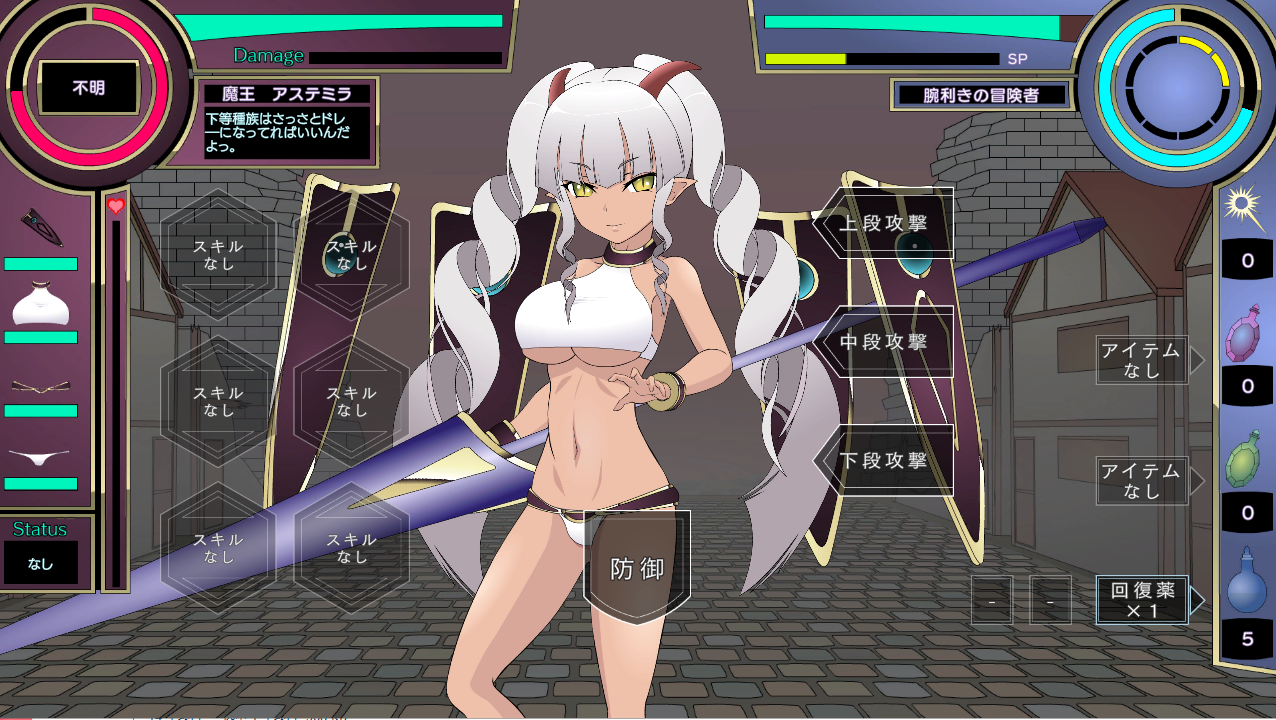Select the green potion bottle icon
1276x720 pixels.
coord(1246,461)
